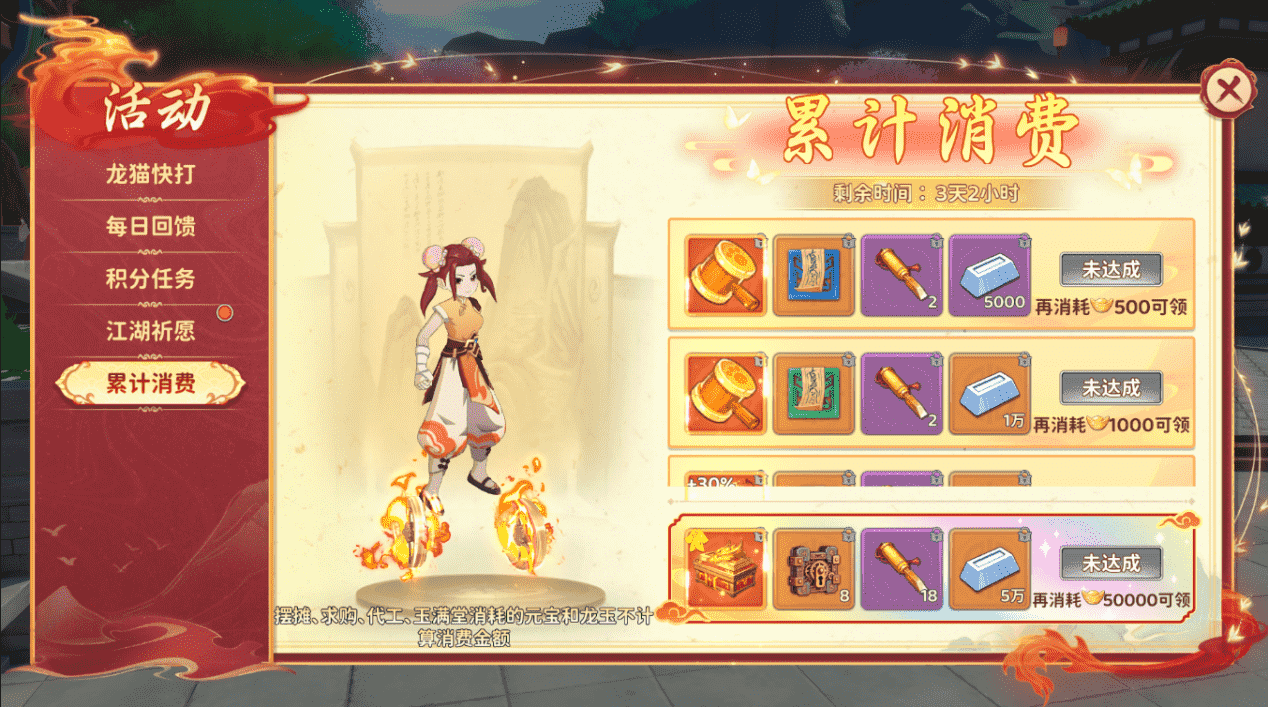The image size is (1268, 707).
Task: View the blue scroll reward item
Action: 814,275
